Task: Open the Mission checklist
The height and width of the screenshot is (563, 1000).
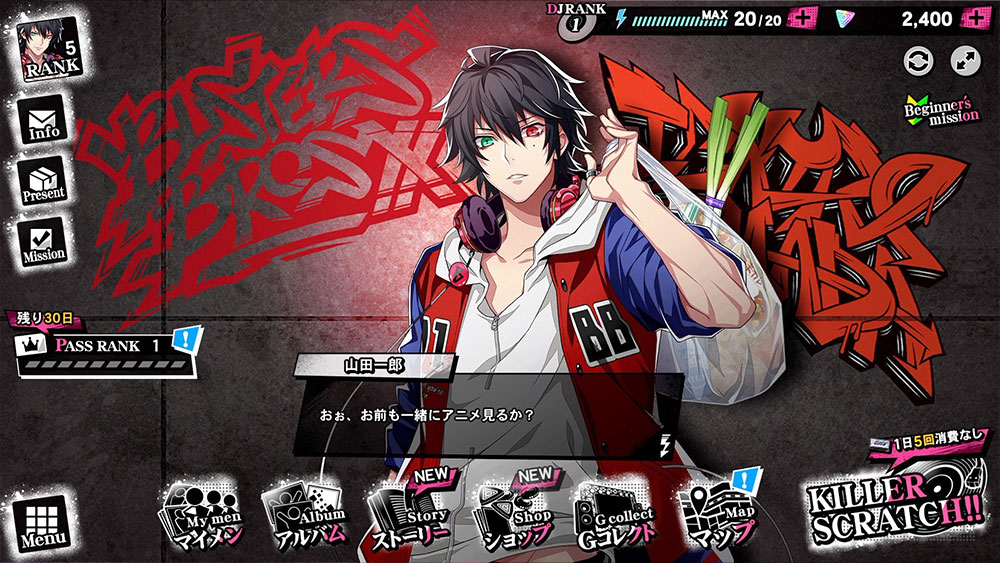Action: point(43,242)
